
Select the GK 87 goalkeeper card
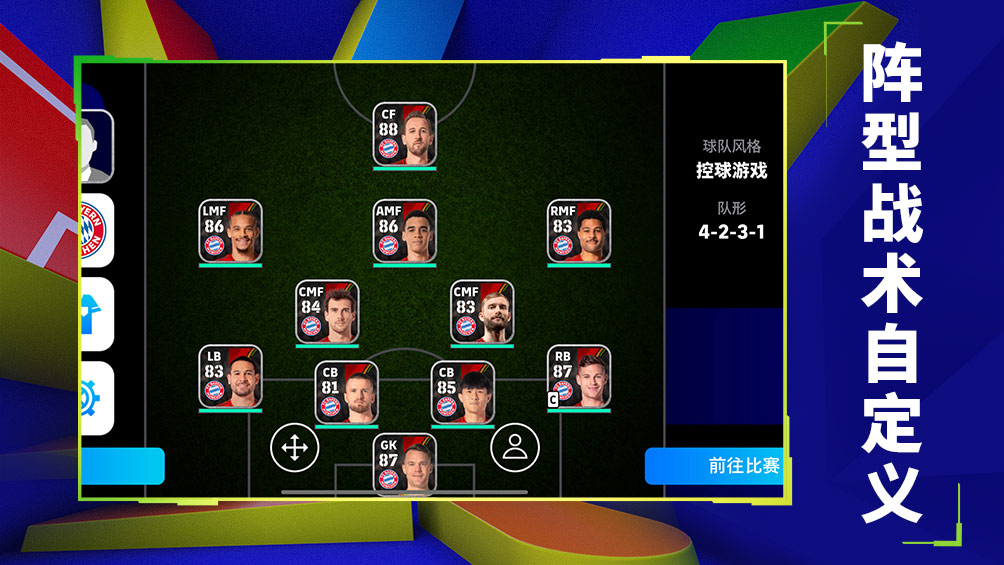point(404,463)
